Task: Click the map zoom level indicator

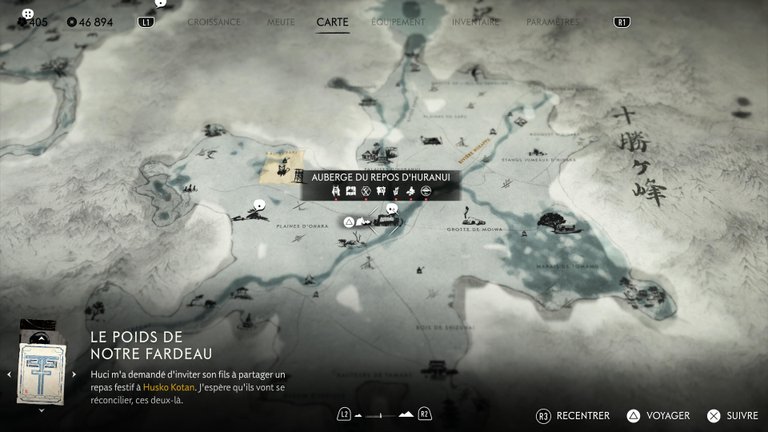Action: click(x=384, y=414)
